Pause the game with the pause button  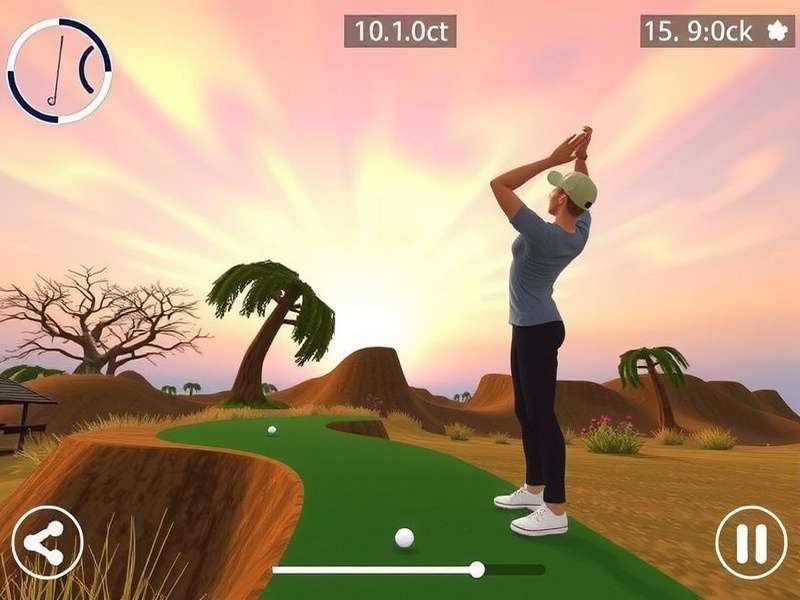pyautogui.click(x=751, y=543)
